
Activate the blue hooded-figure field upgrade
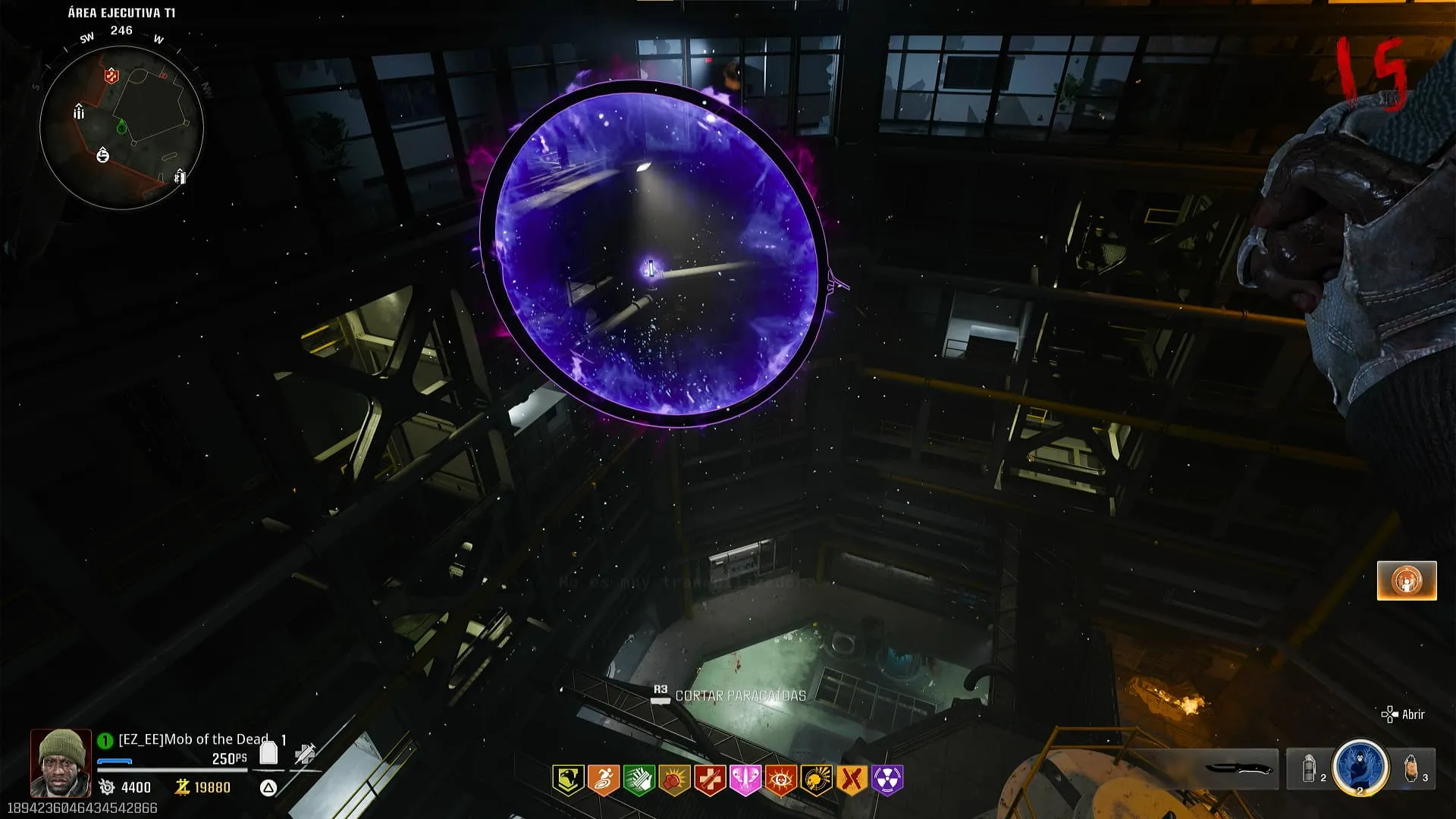[1360, 767]
